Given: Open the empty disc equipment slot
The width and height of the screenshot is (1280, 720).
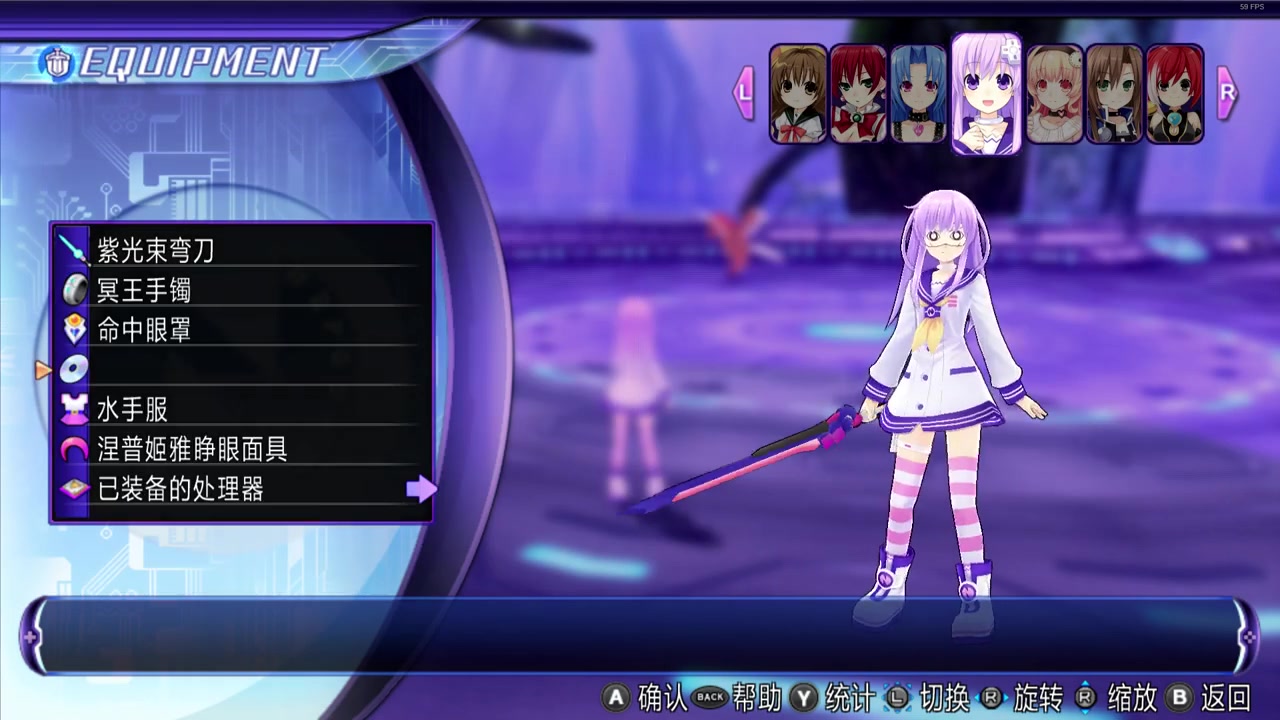Looking at the screenshot, I should click(x=240, y=370).
